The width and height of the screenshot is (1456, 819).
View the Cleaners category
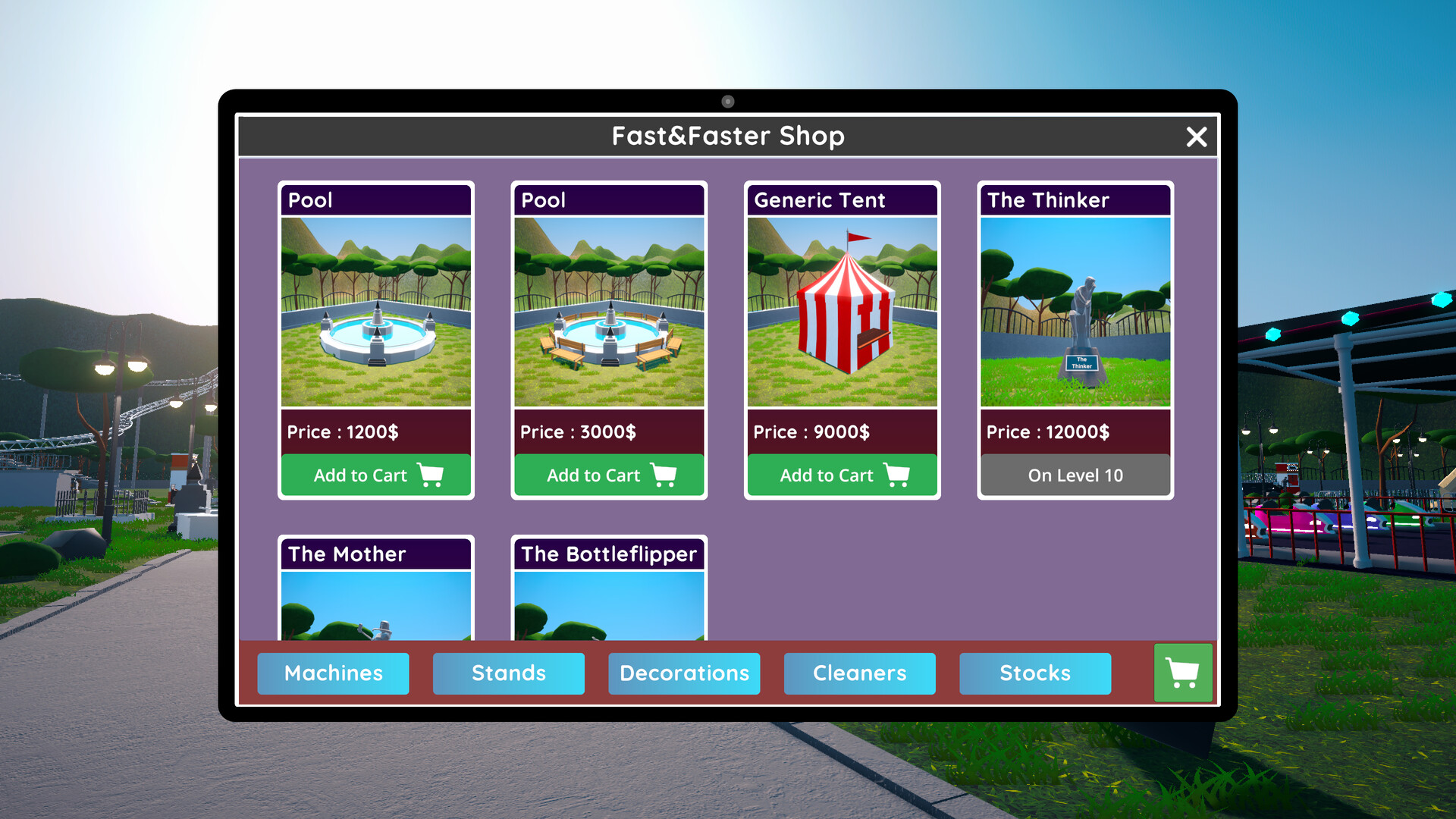click(x=859, y=673)
